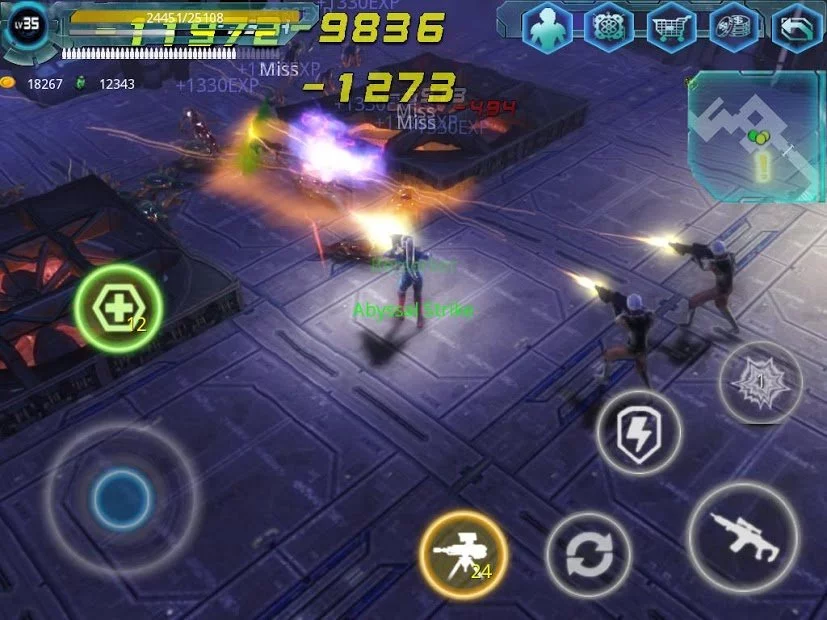Image resolution: width=827 pixels, height=620 pixels.
Task: Open the coin stack currency menu
Action: coord(735,27)
